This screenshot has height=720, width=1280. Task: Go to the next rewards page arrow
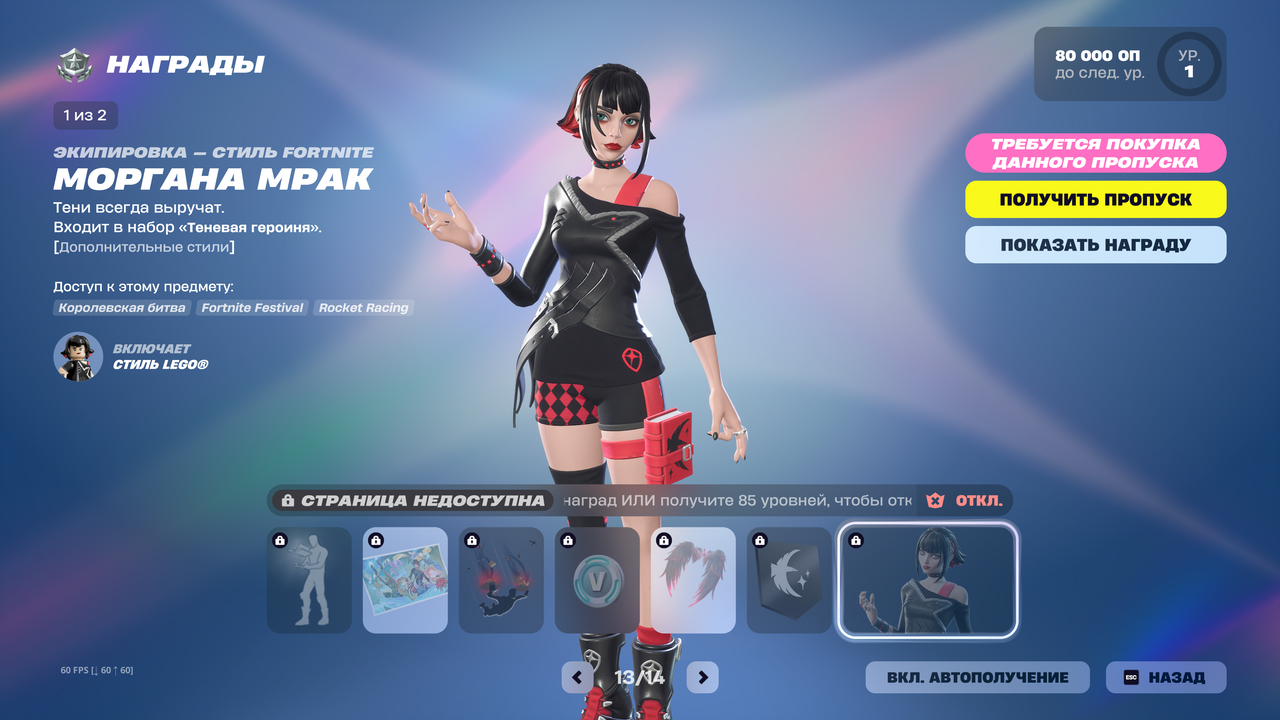coord(703,677)
